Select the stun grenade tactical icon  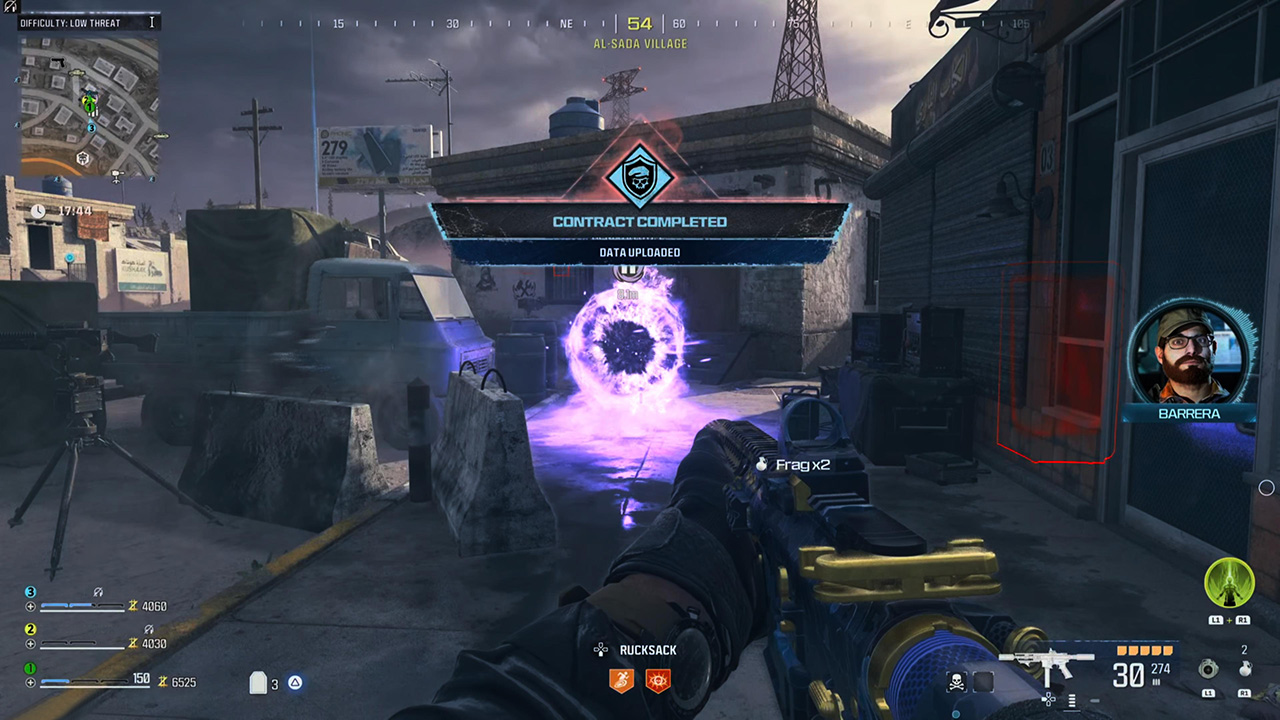(x=1208, y=670)
